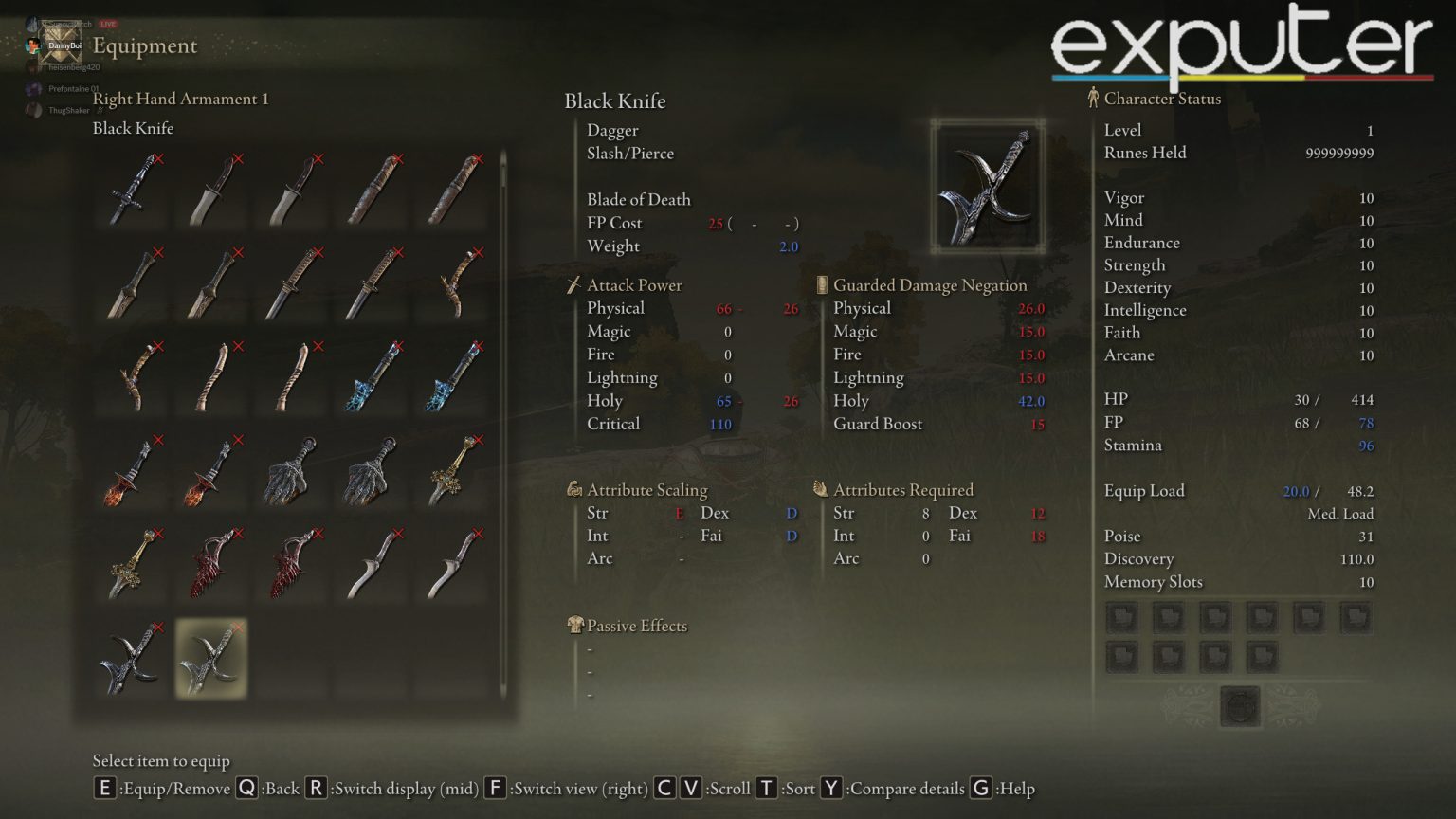Click the Black Knife preview image
1456x819 pixels.
click(x=986, y=183)
